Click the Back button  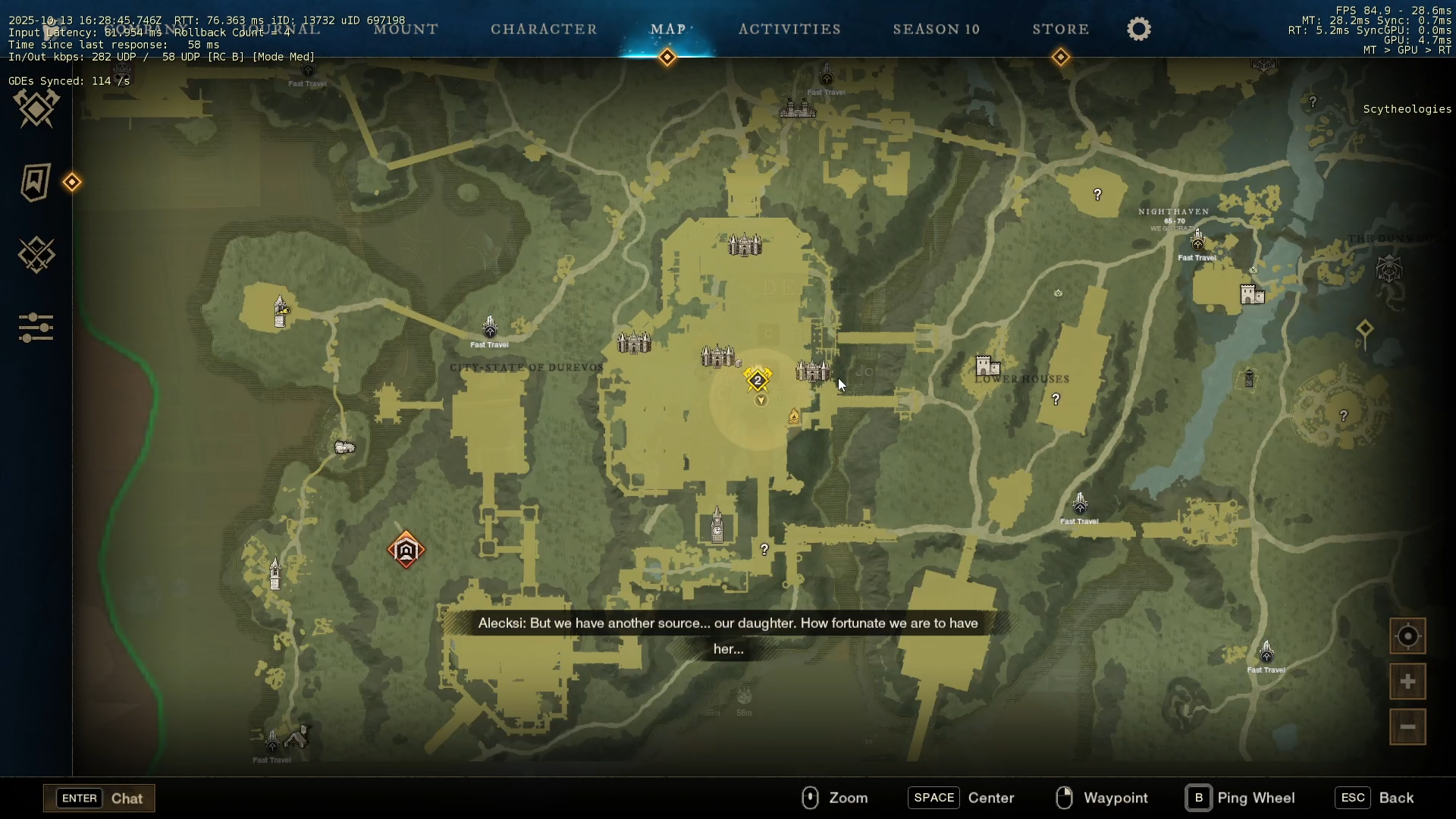tap(1376, 798)
